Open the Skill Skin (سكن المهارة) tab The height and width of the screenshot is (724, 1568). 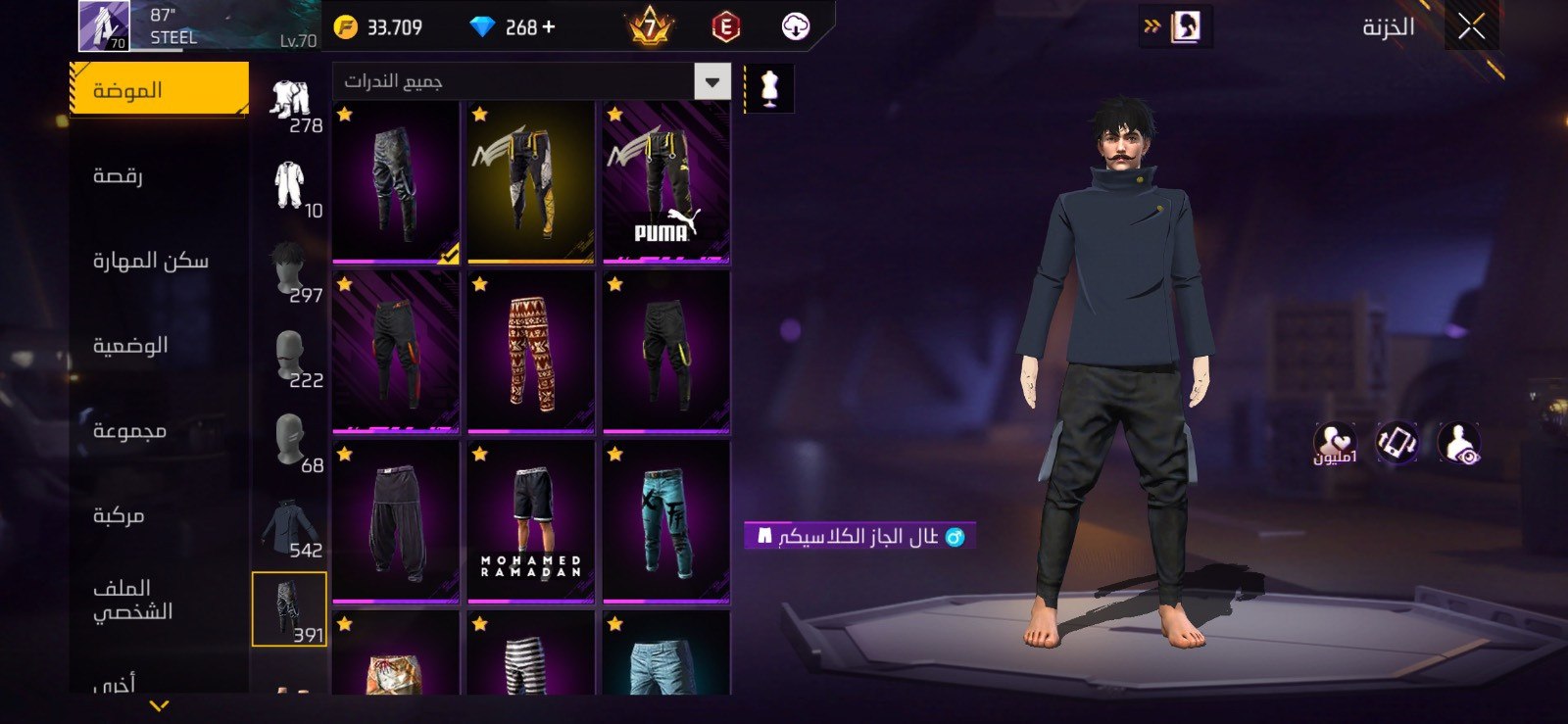(150, 261)
